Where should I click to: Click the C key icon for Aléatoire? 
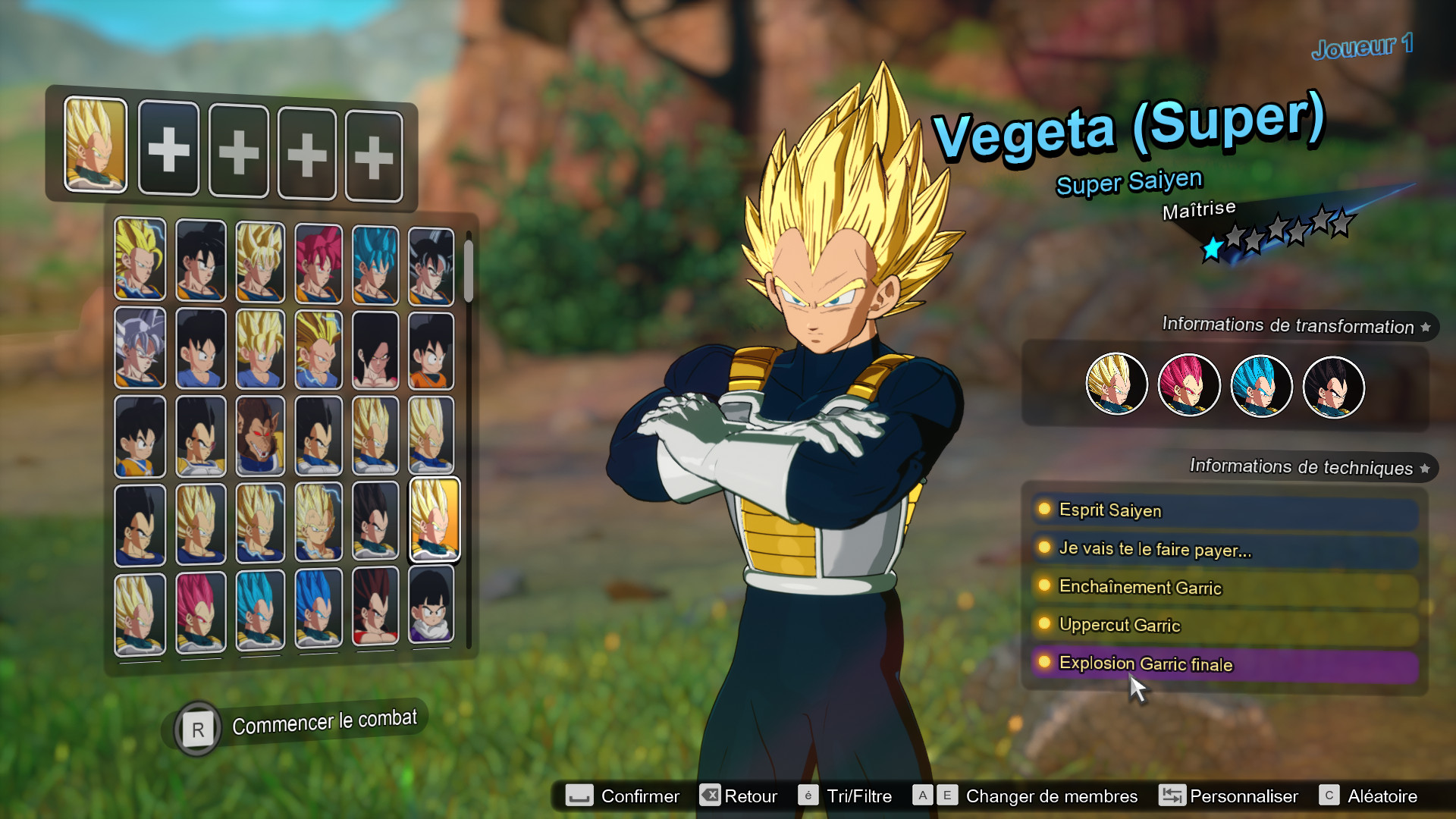tap(1329, 795)
